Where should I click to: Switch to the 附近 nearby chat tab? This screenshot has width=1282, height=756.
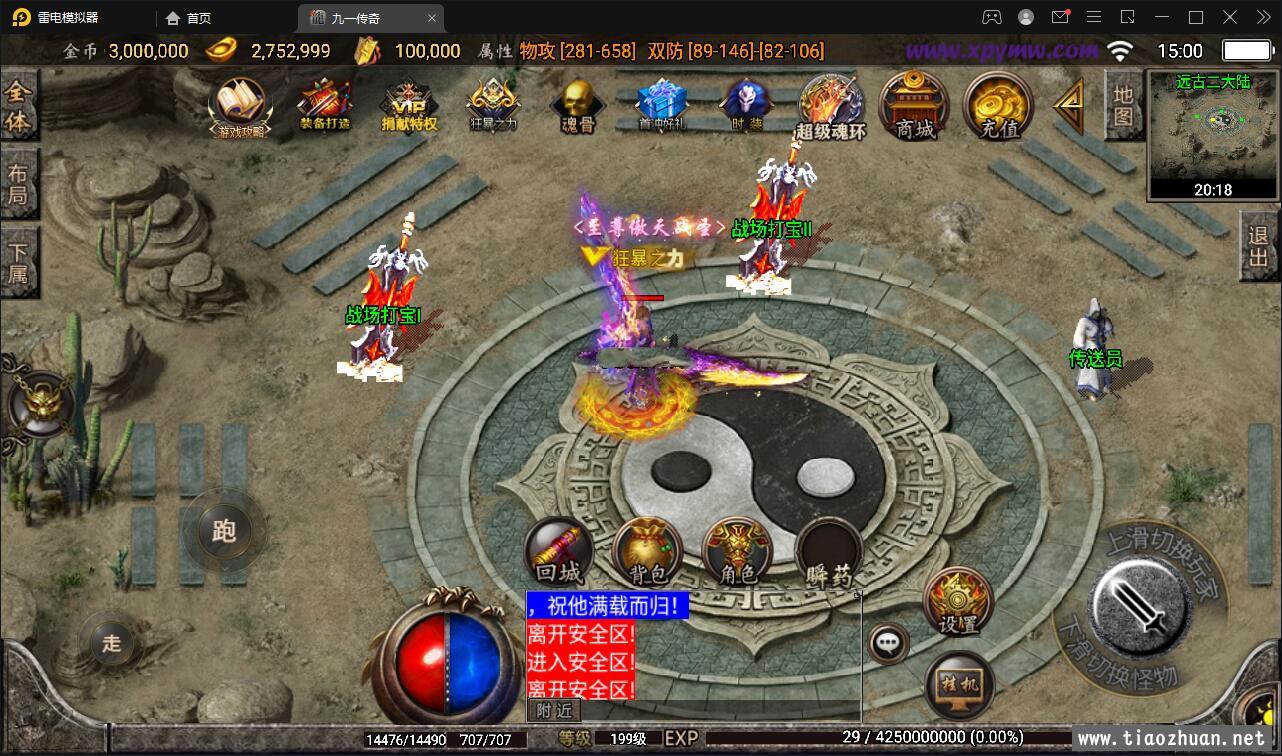point(553,710)
